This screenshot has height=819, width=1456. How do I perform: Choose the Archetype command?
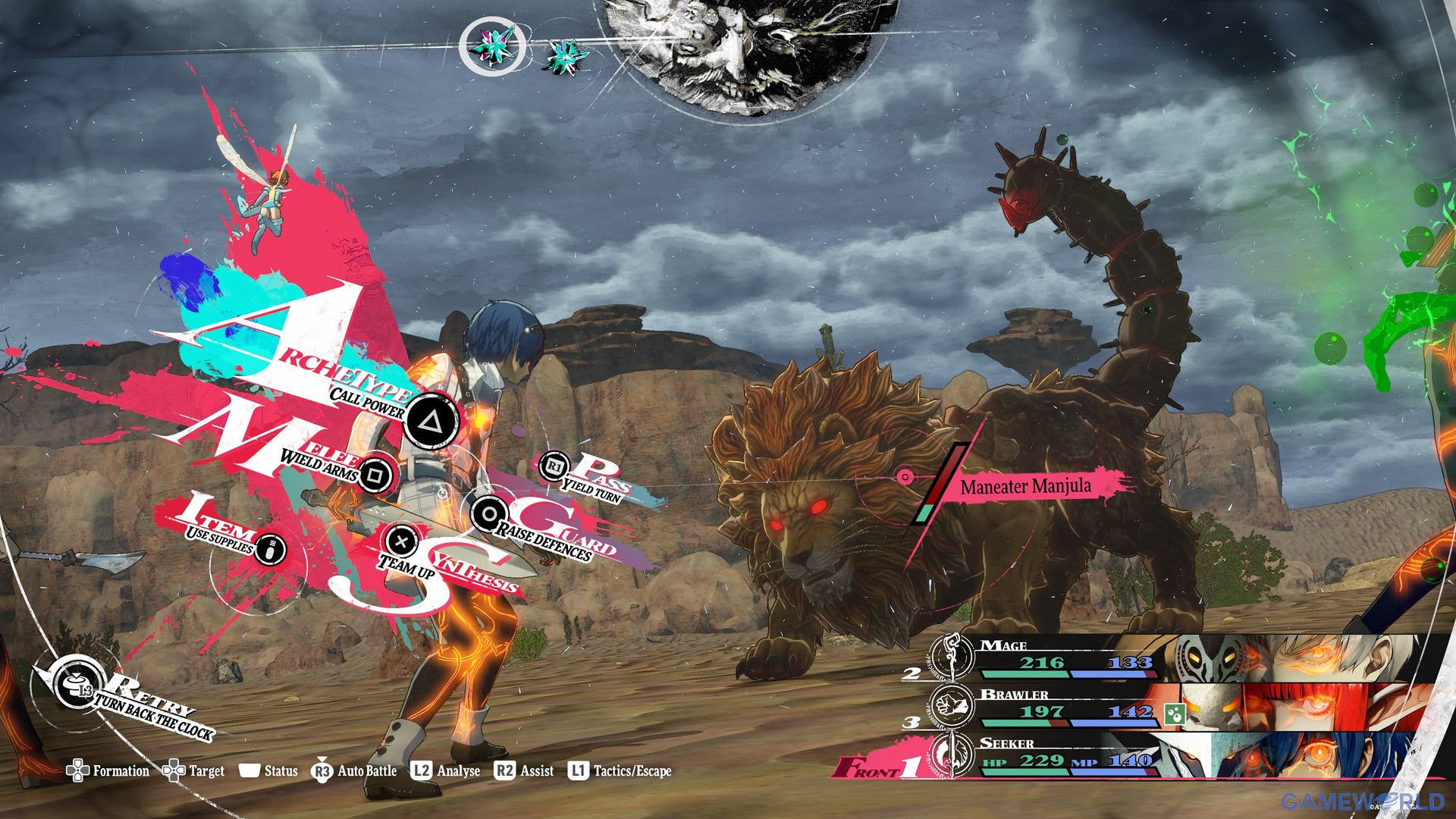(x=430, y=421)
